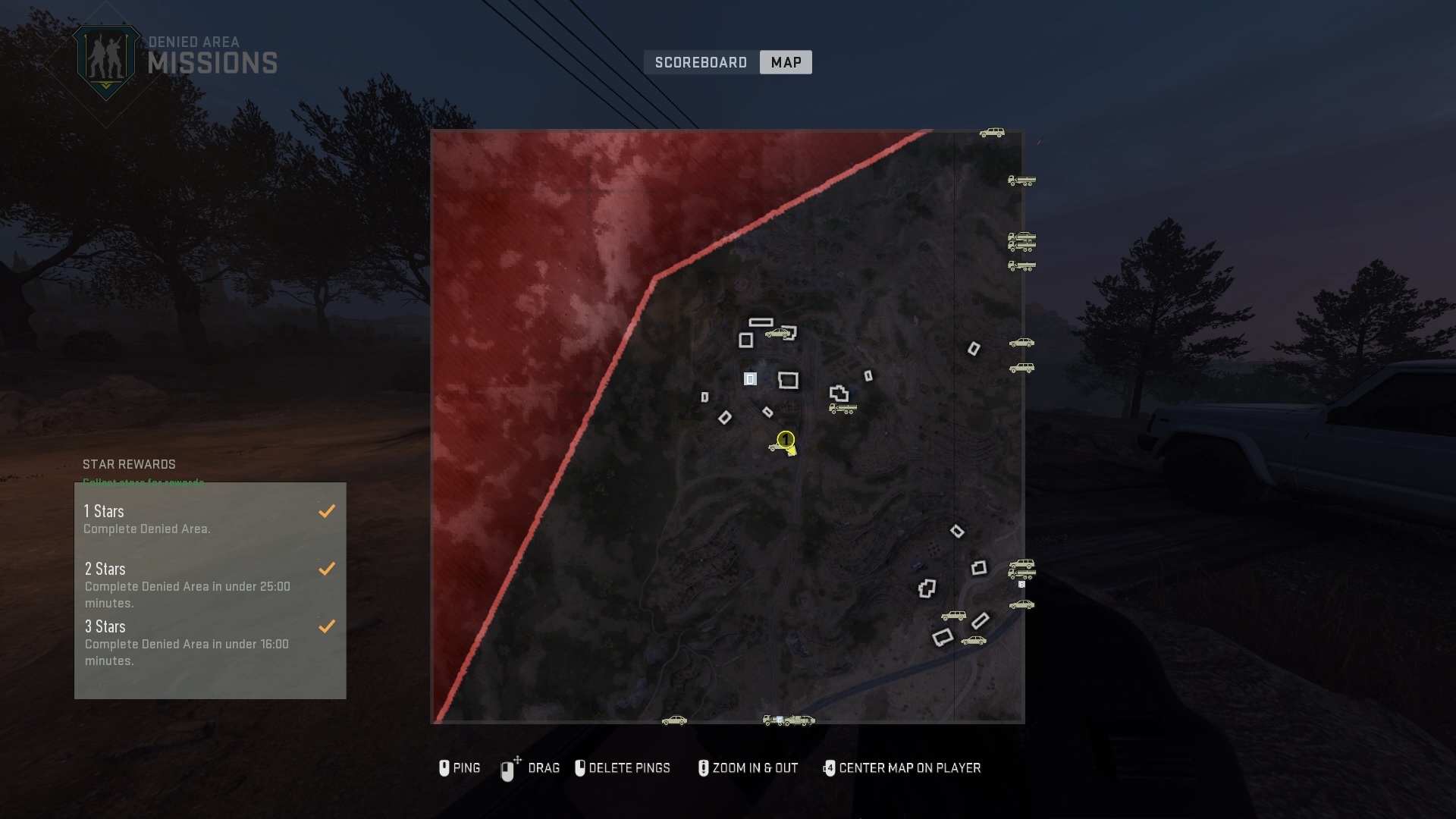This screenshot has height=819, width=1456.
Task: Click the checkmark next to 2 Stars reward
Action: click(x=328, y=568)
